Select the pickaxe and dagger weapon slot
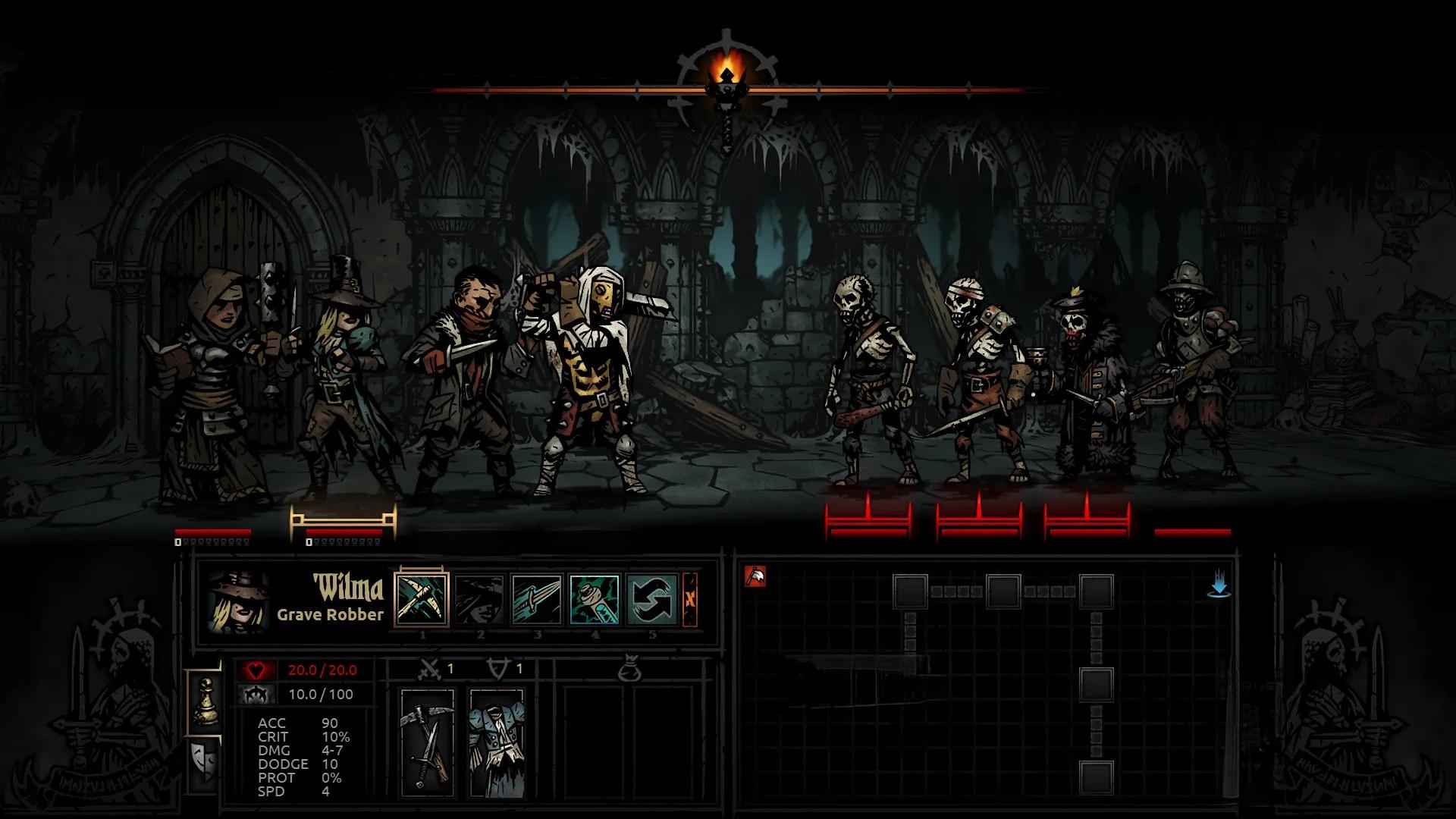The height and width of the screenshot is (819, 1456). click(x=427, y=742)
